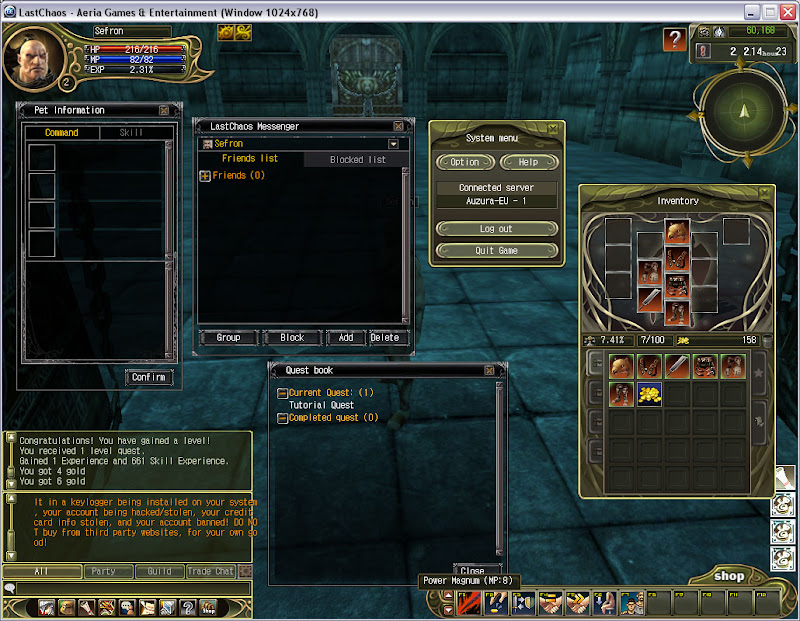Switch chat to the Trade Chat tab
Viewport: 800px width, 621px height.
(x=211, y=572)
